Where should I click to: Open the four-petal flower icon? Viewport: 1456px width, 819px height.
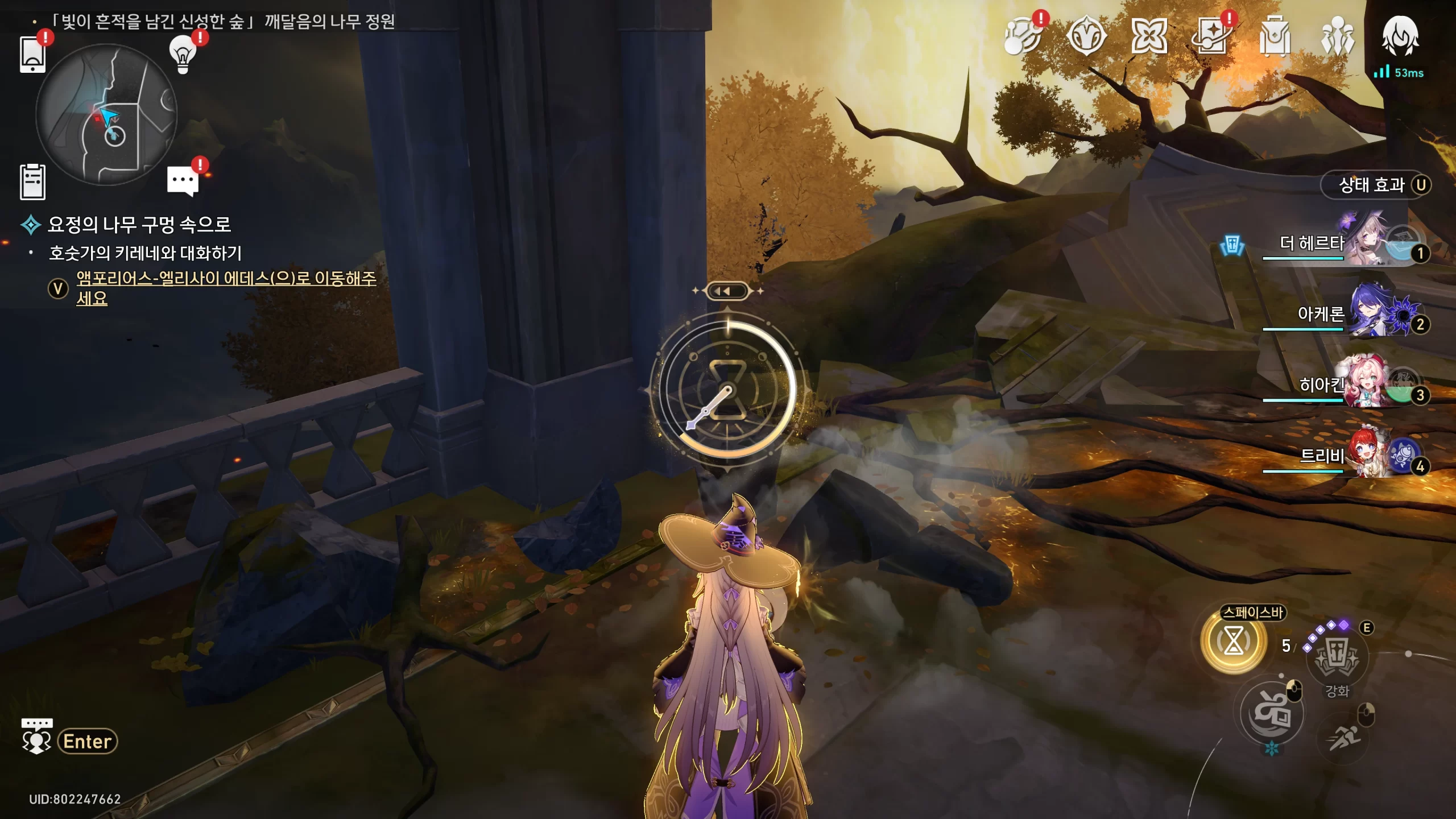point(1149,36)
